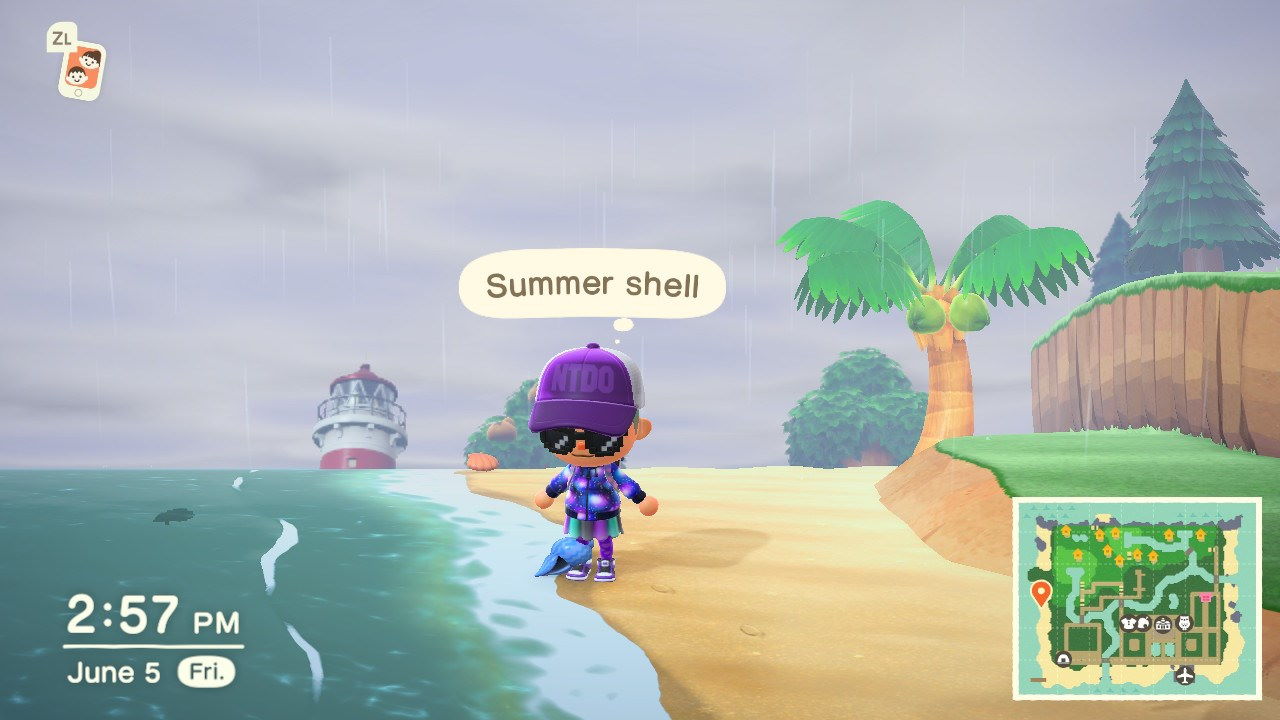Click the Nook's Cranny raccoon icon on map
Screen dimensions: 1280x720
click(1145, 625)
